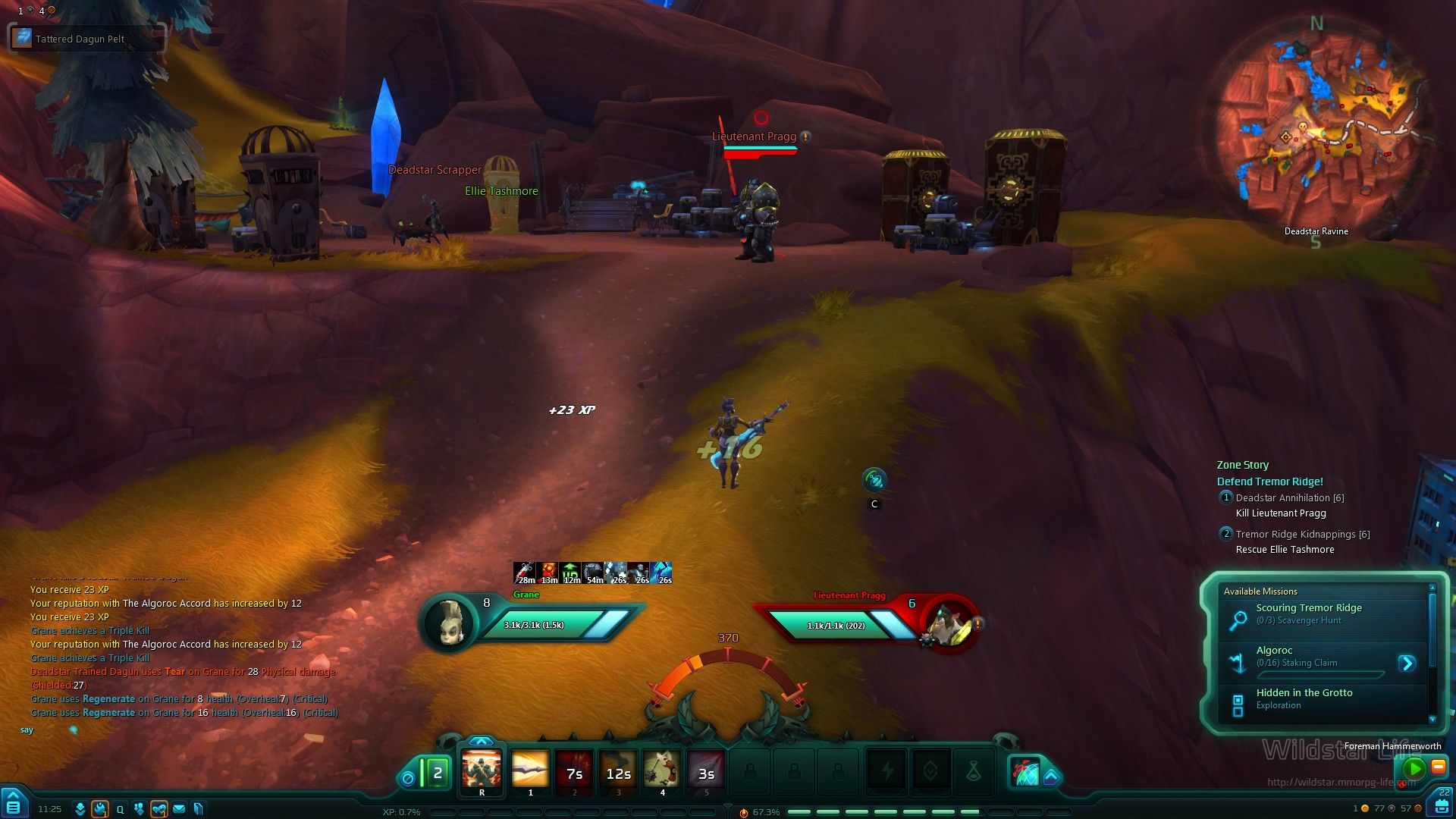Screen dimensions: 1456x819
Task: Open the Q quest log button
Action: point(120,809)
